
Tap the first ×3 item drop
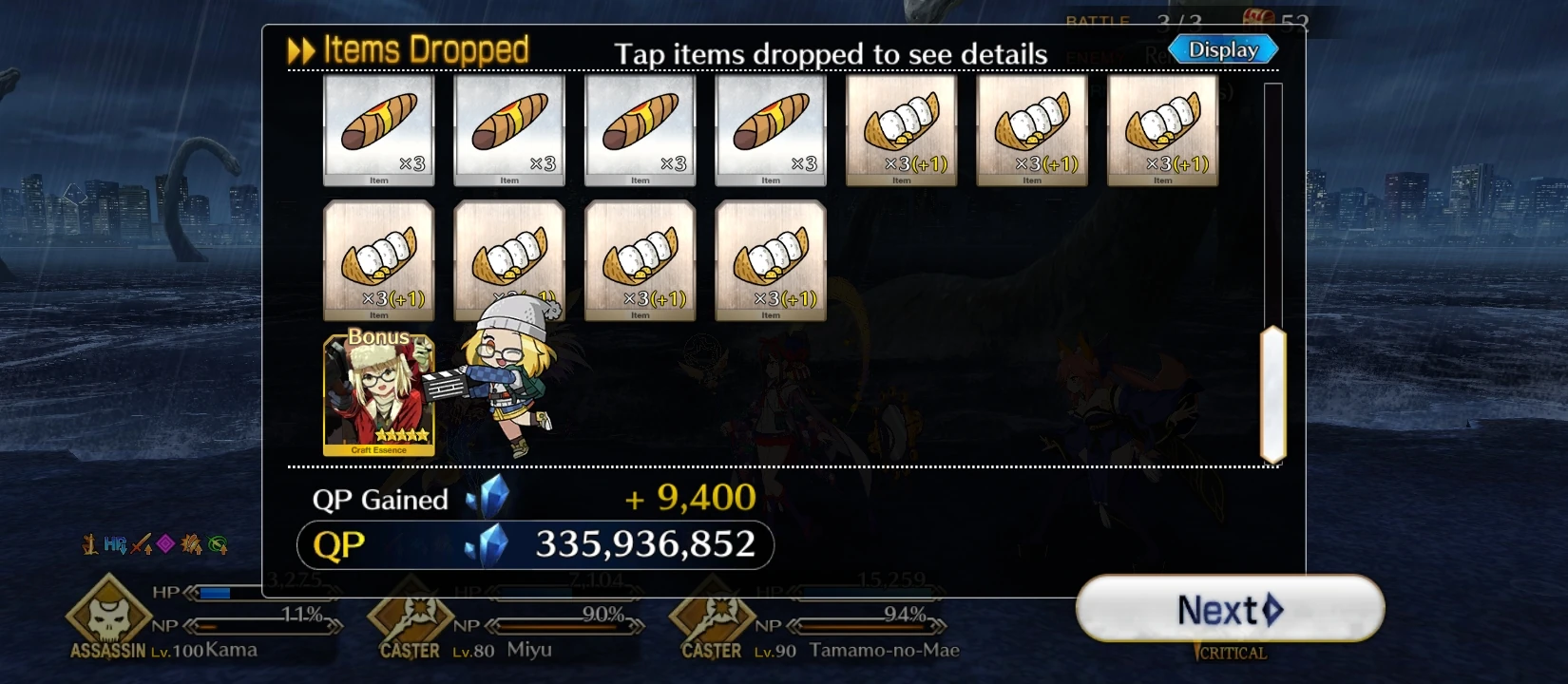point(378,128)
